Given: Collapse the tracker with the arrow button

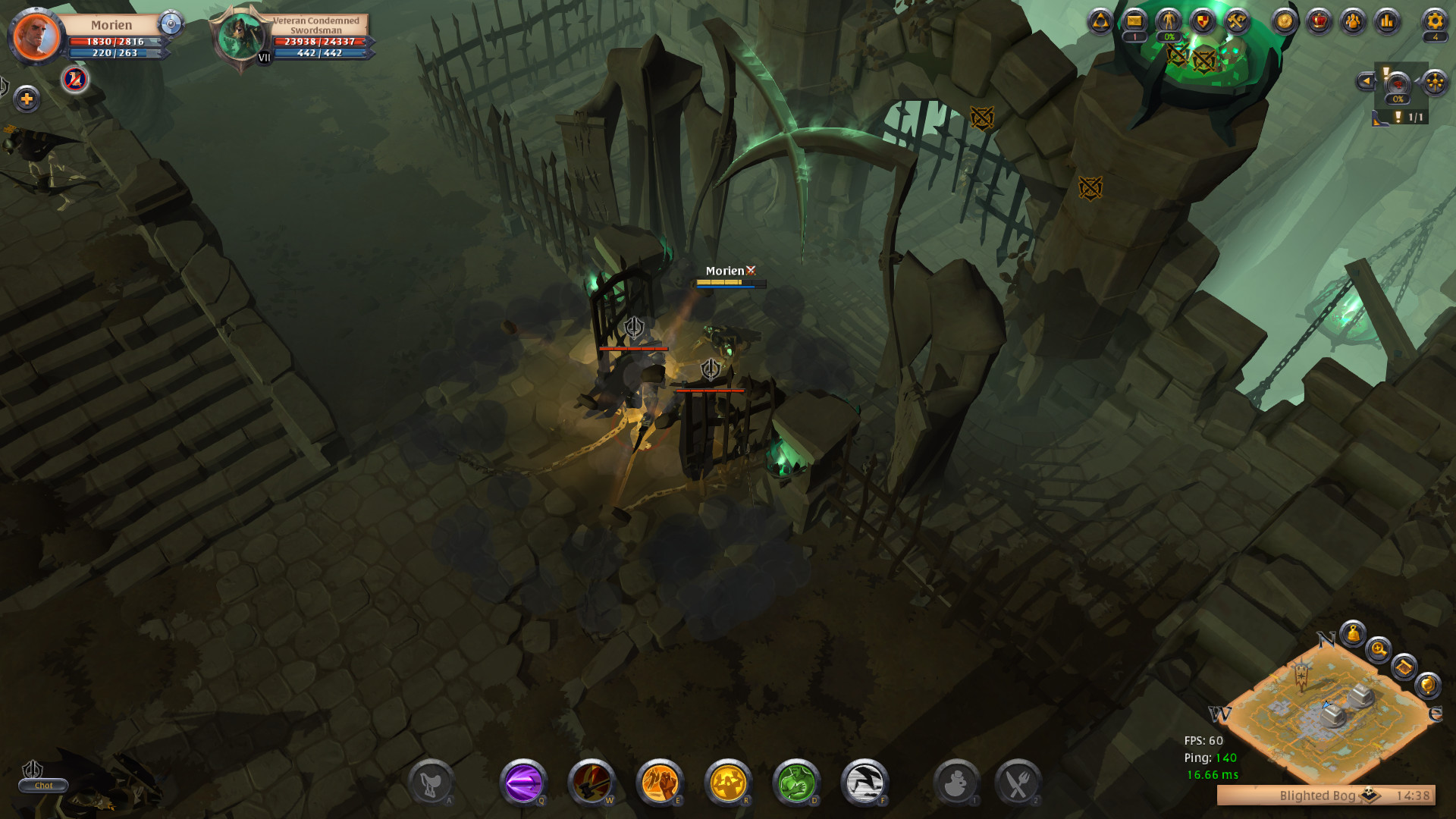Looking at the screenshot, I should click(1366, 81).
